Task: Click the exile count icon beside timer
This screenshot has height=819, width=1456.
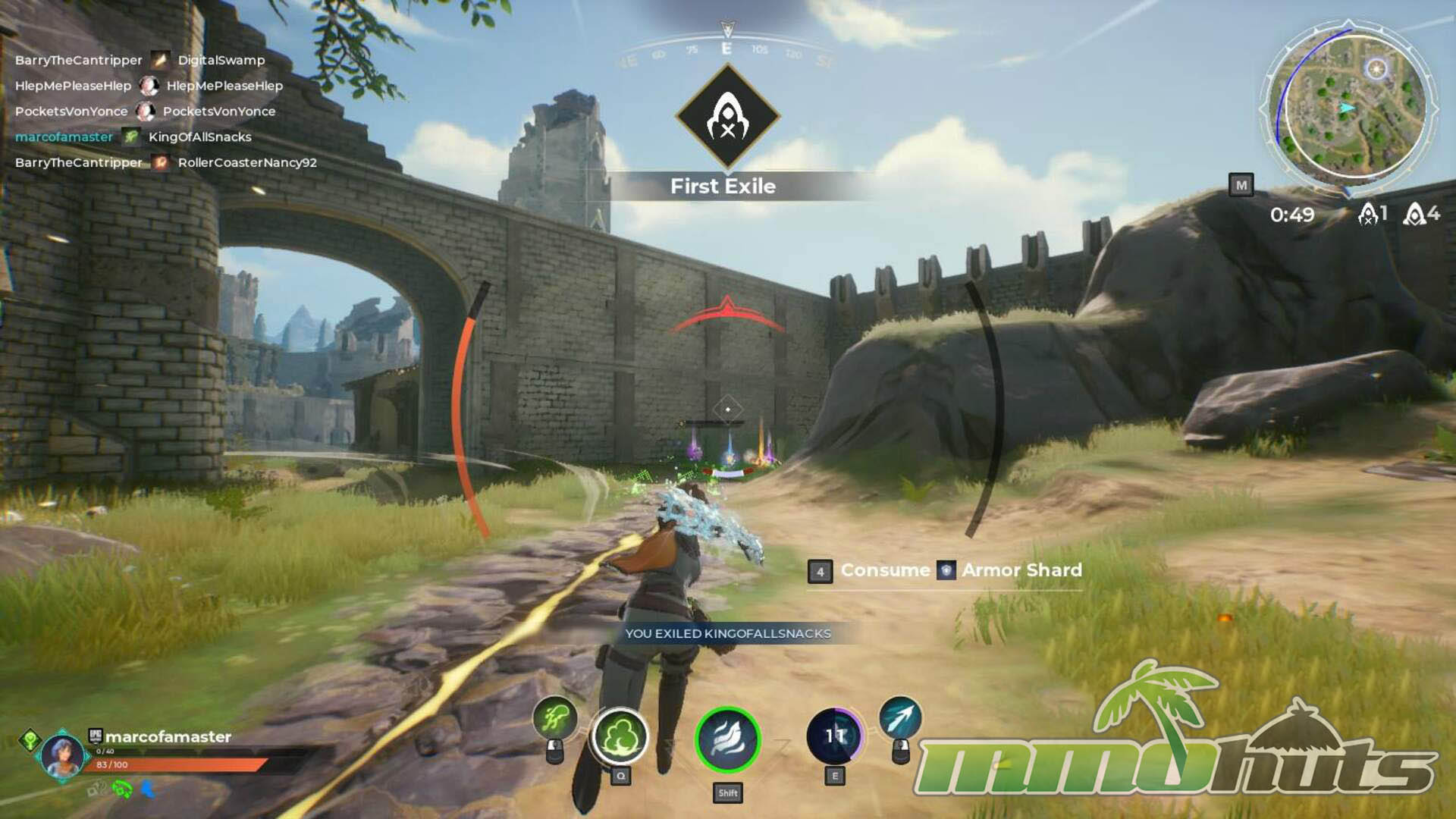Action: point(1368,215)
